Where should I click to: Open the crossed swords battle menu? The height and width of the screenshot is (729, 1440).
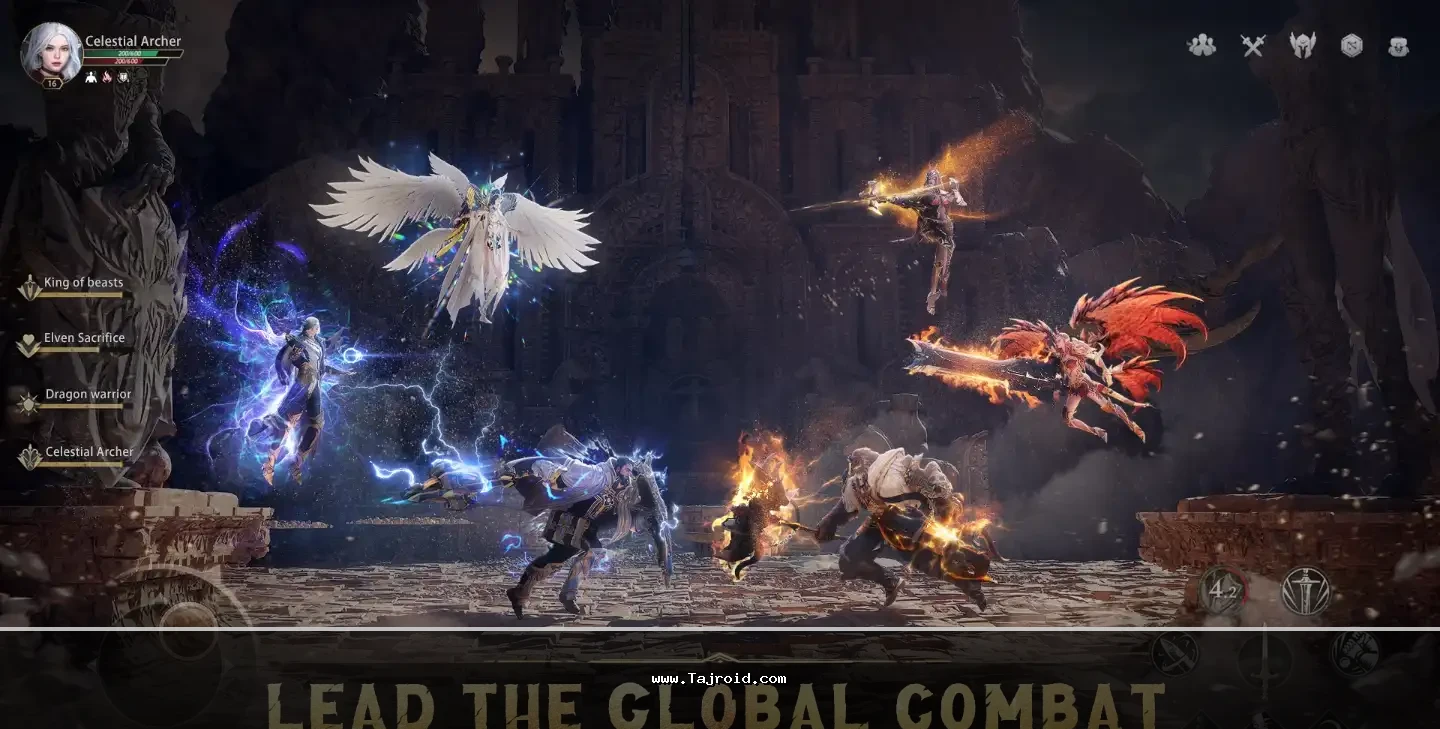tap(1253, 45)
